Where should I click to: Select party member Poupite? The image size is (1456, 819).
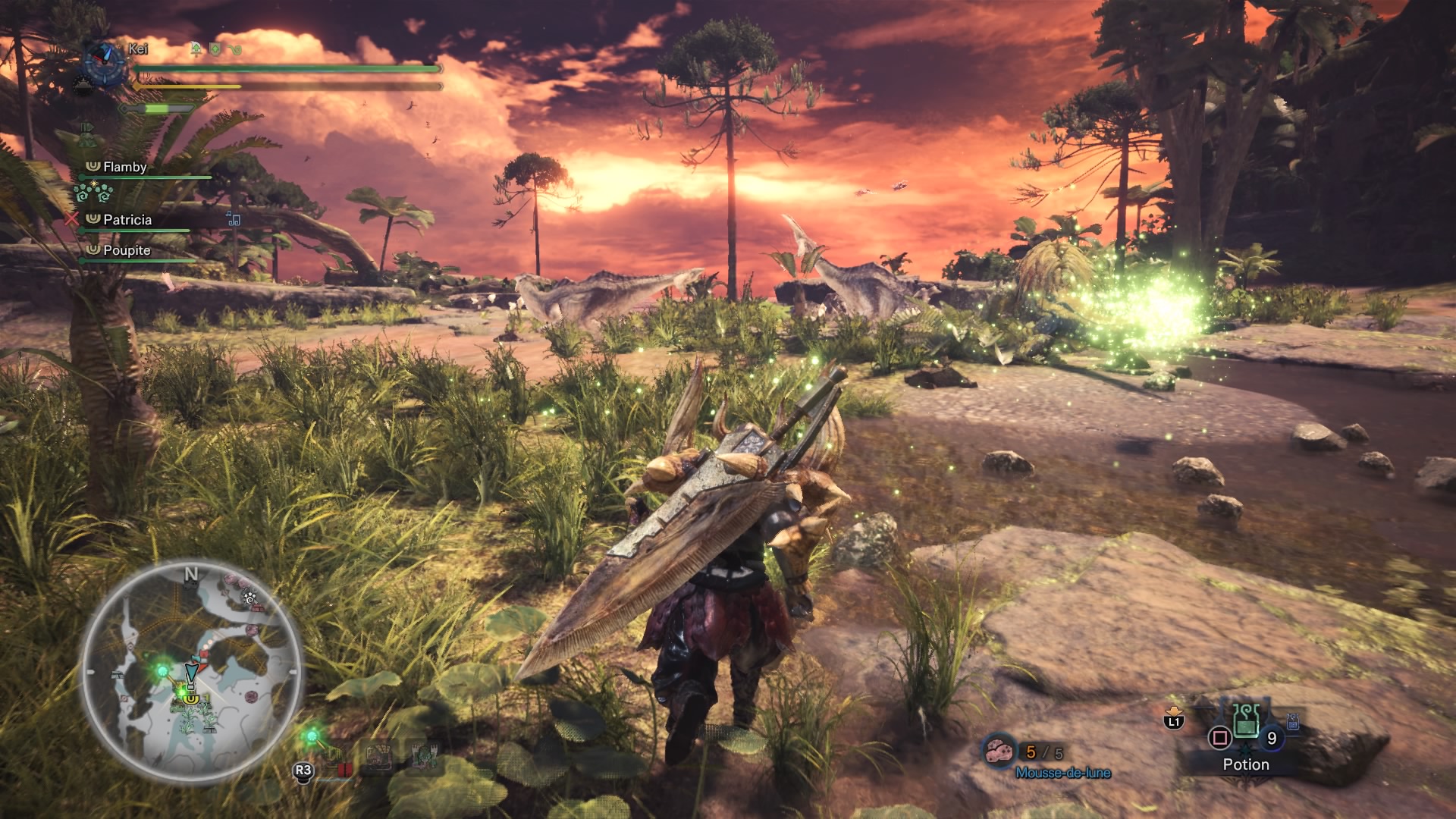coord(126,250)
